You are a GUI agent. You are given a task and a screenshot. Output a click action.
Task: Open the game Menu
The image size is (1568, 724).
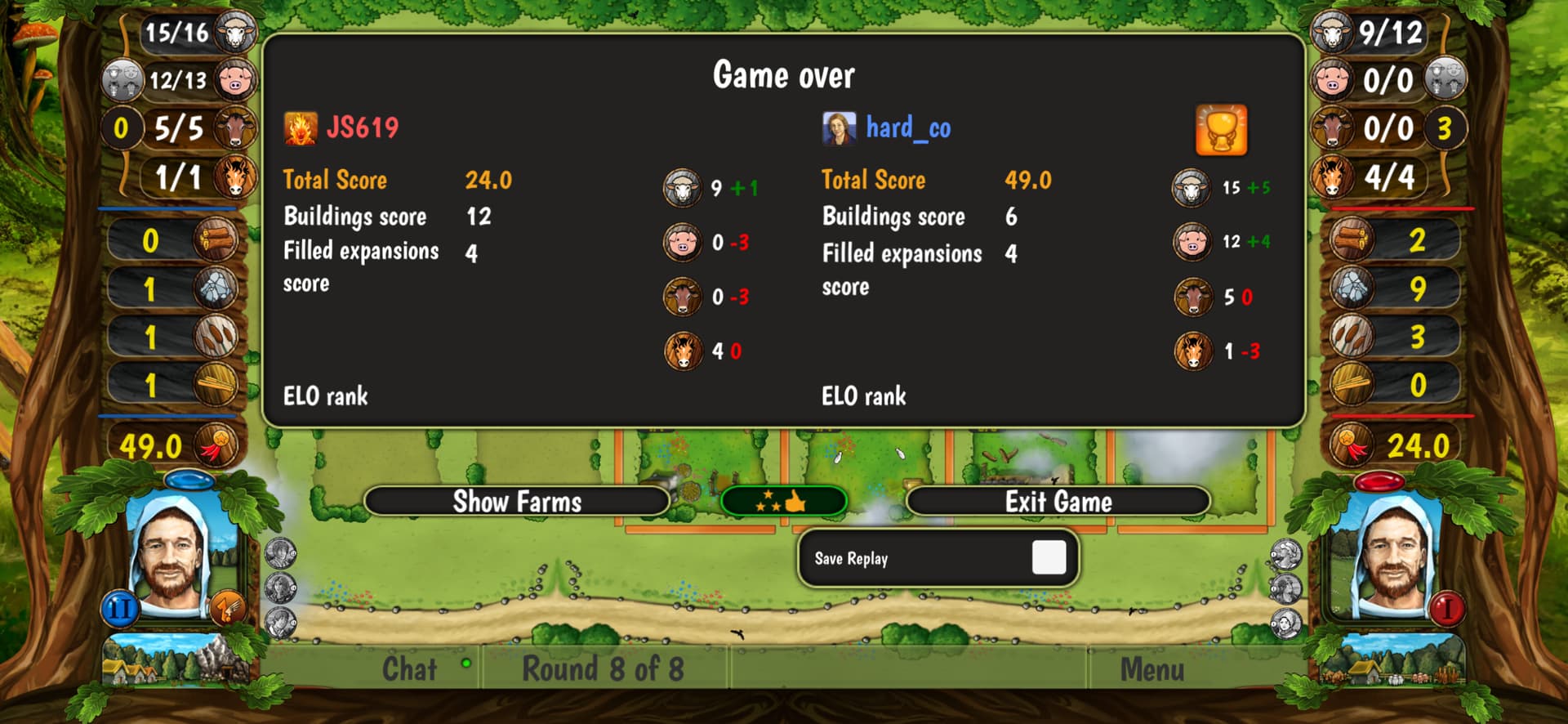click(x=1151, y=669)
